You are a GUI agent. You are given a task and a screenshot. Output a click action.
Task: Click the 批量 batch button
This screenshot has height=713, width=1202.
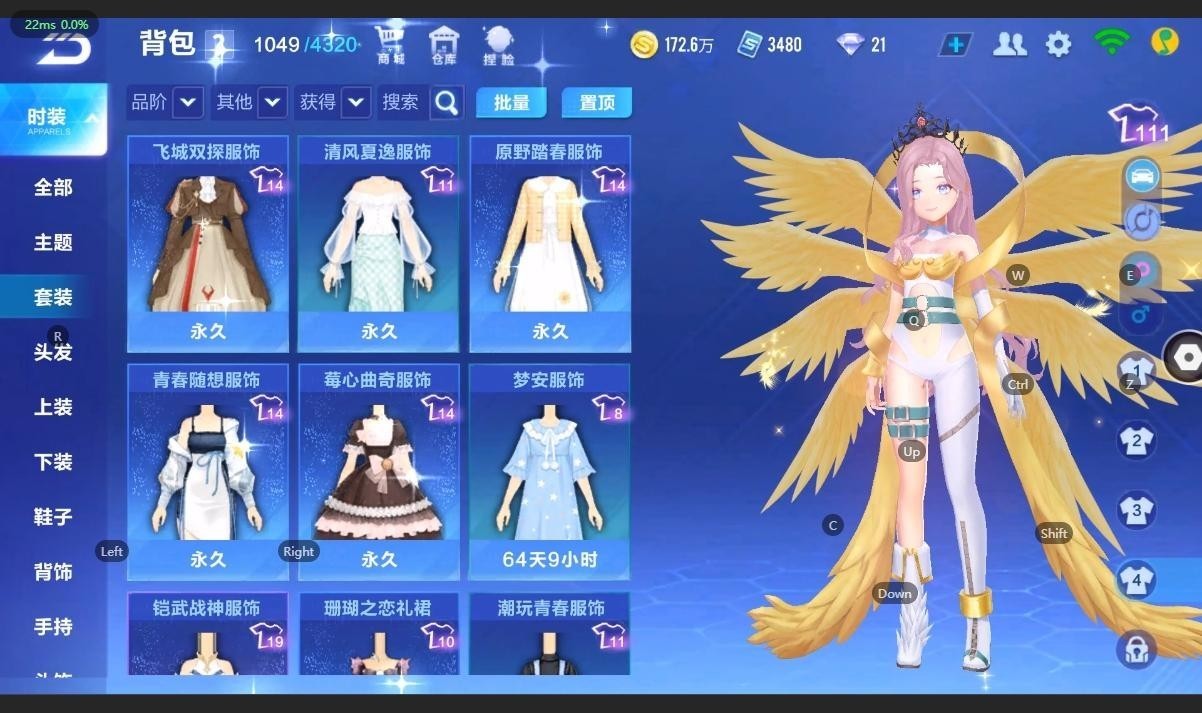pos(511,102)
